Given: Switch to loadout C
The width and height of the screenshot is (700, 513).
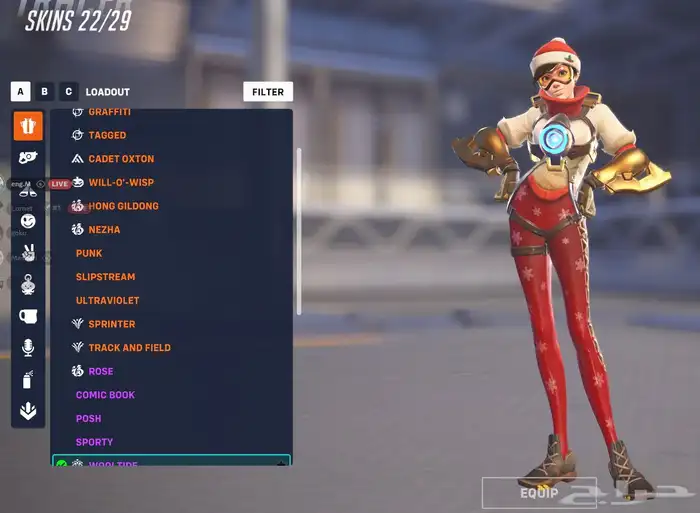Looking at the screenshot, I should point(68,92).
